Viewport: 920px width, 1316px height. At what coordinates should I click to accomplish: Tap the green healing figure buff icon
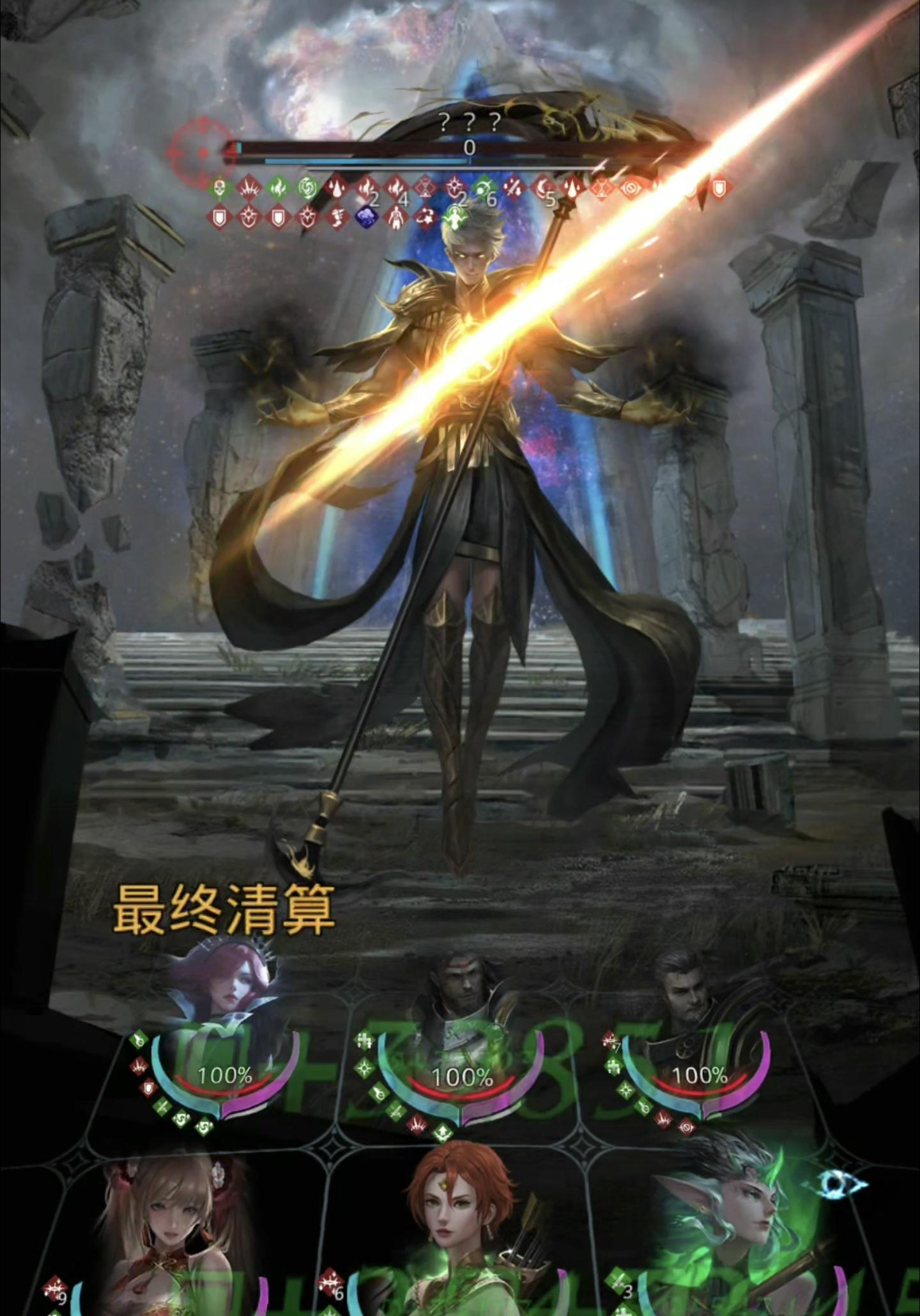454,217
